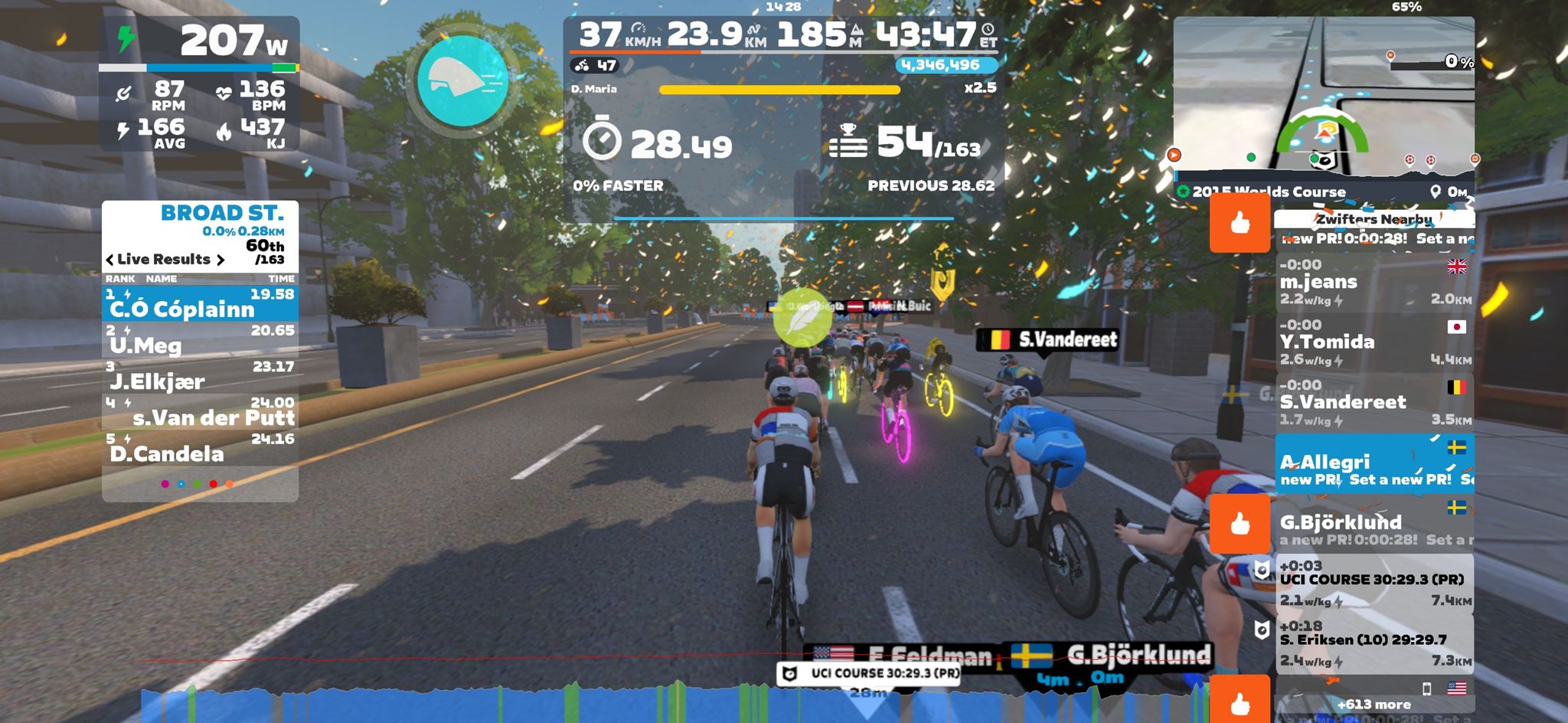This screenshot has width=1568, height=723.
Task: Give a Ride On beside G.Björklund's row
Action: (x=1240, y=524)
